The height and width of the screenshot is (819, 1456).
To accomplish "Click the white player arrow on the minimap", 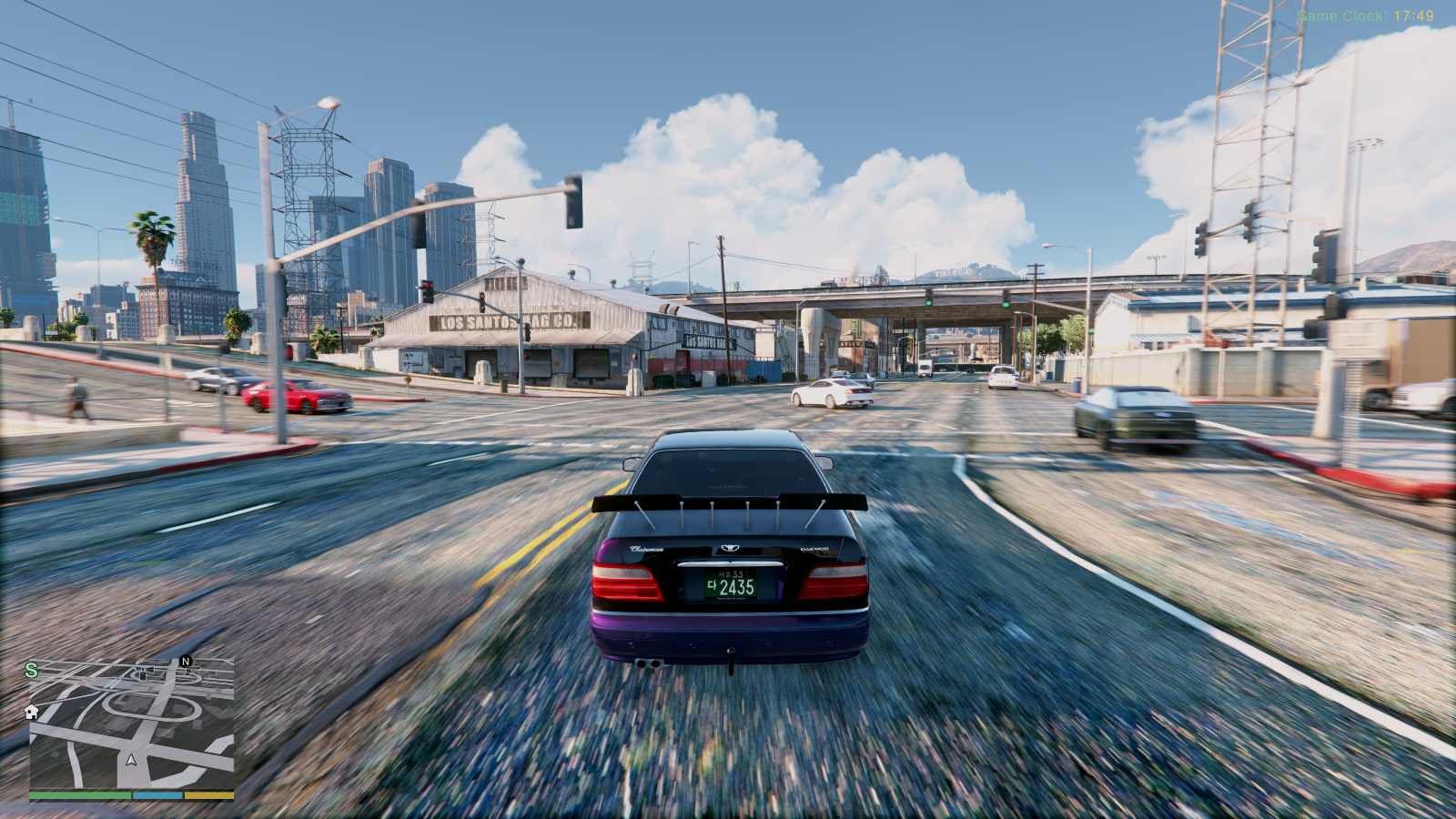I will pyautogui.click(x=130, y=760).
